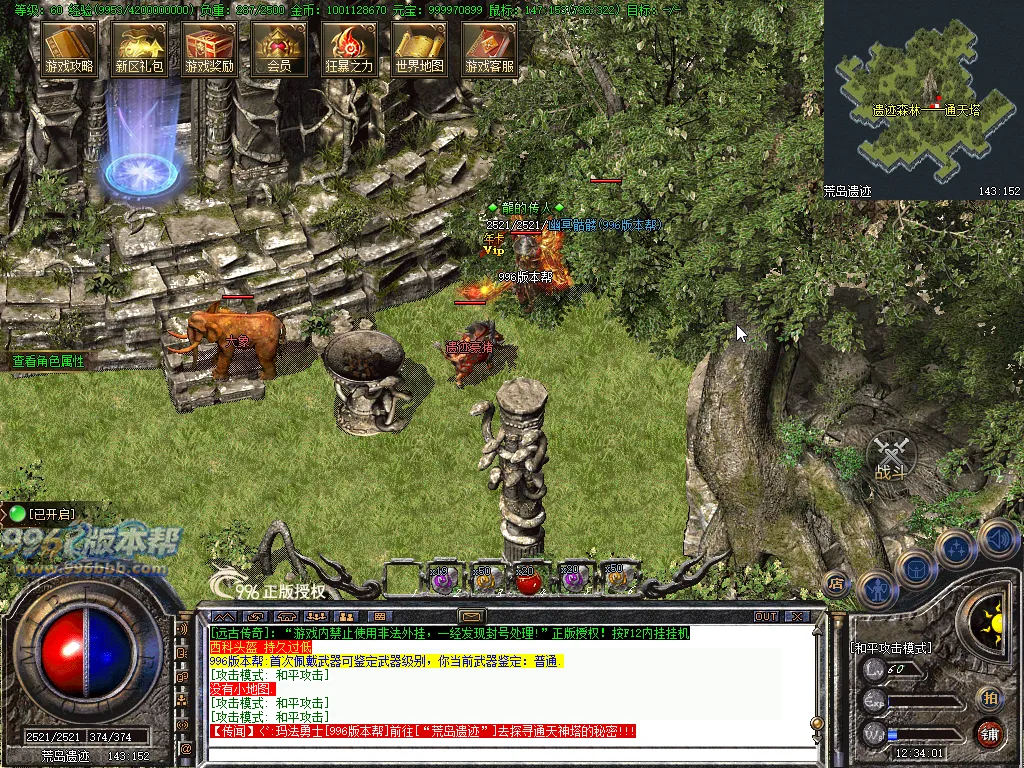Image resolution: width=1024 pixels, height=768 pixels.
Task: Toggle sound with the speaker button
Action: pyautogui.click(x=997, y=539)
